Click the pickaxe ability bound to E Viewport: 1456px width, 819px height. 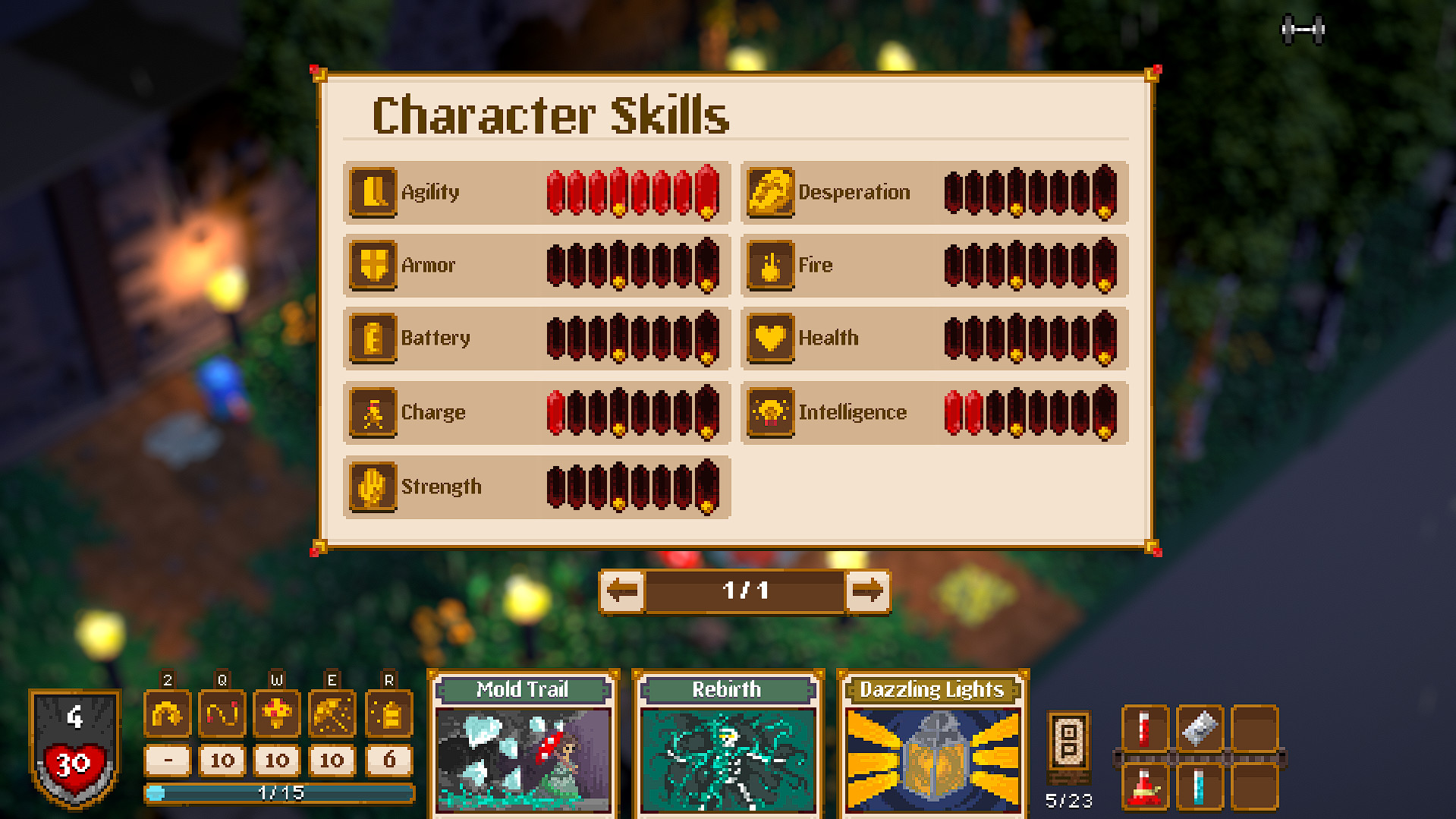point(332,713)
